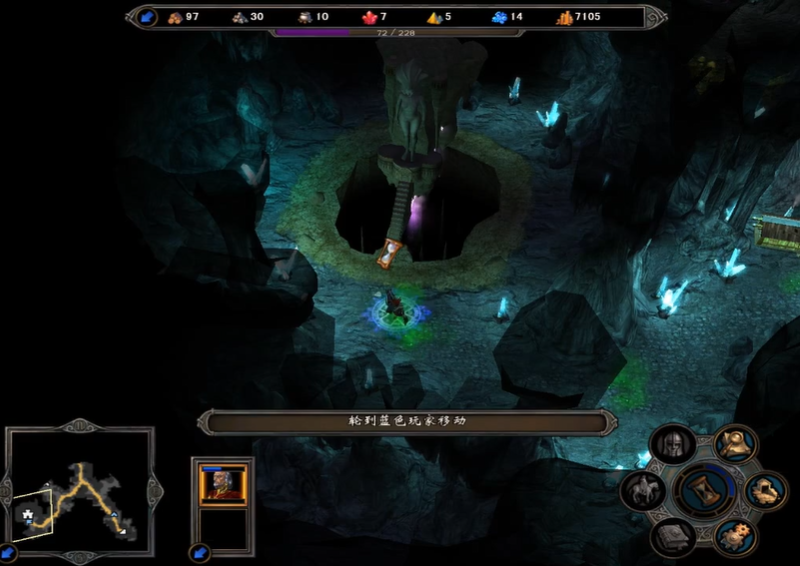
Task: Click the red crystal resource icon
Action: 369,17
